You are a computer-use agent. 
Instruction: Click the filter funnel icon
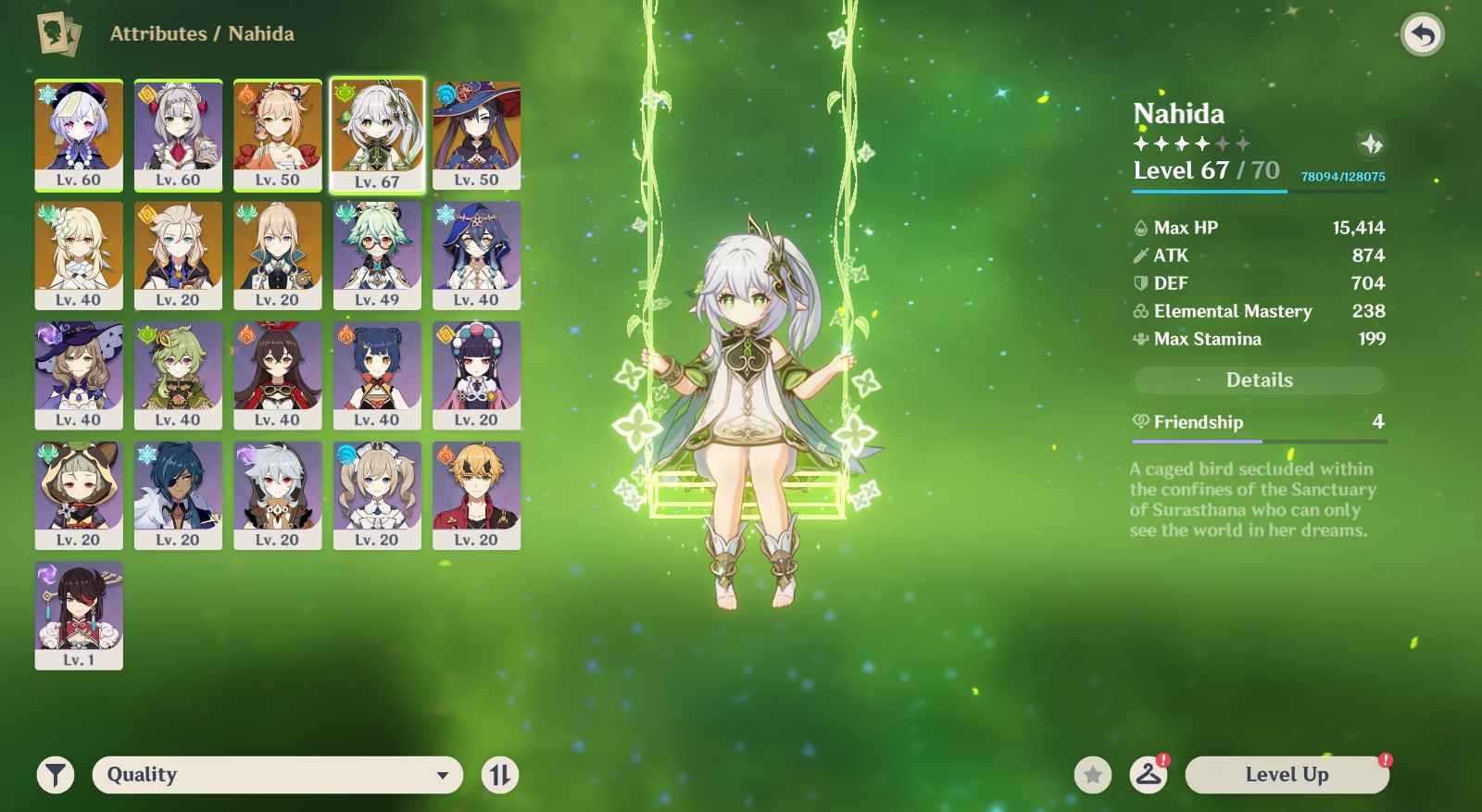pos(56,775)
